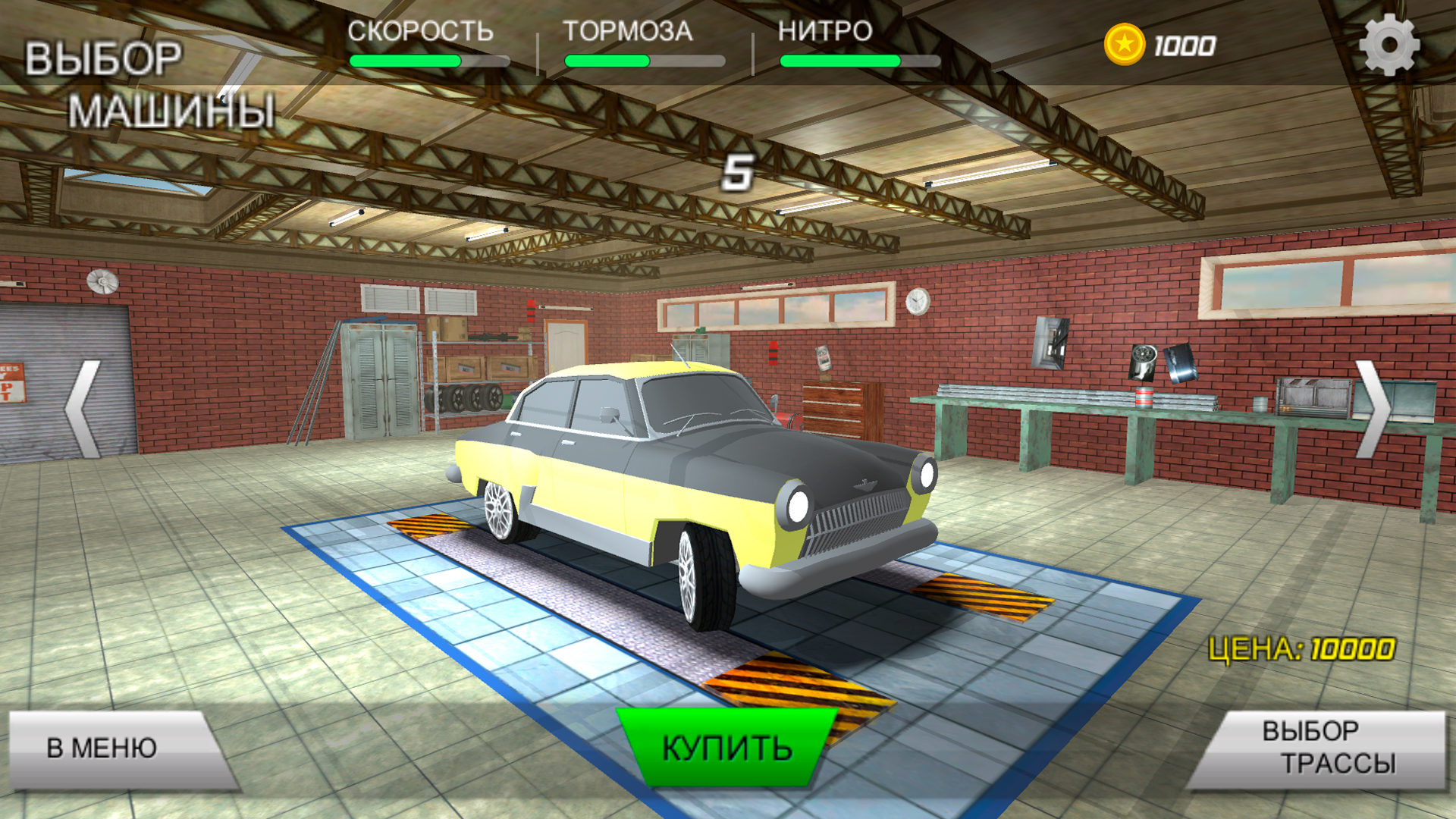Click the ТОРМОЗА stat label
Viewport: 1456px width, 819px height.
(x=626, y=32)
